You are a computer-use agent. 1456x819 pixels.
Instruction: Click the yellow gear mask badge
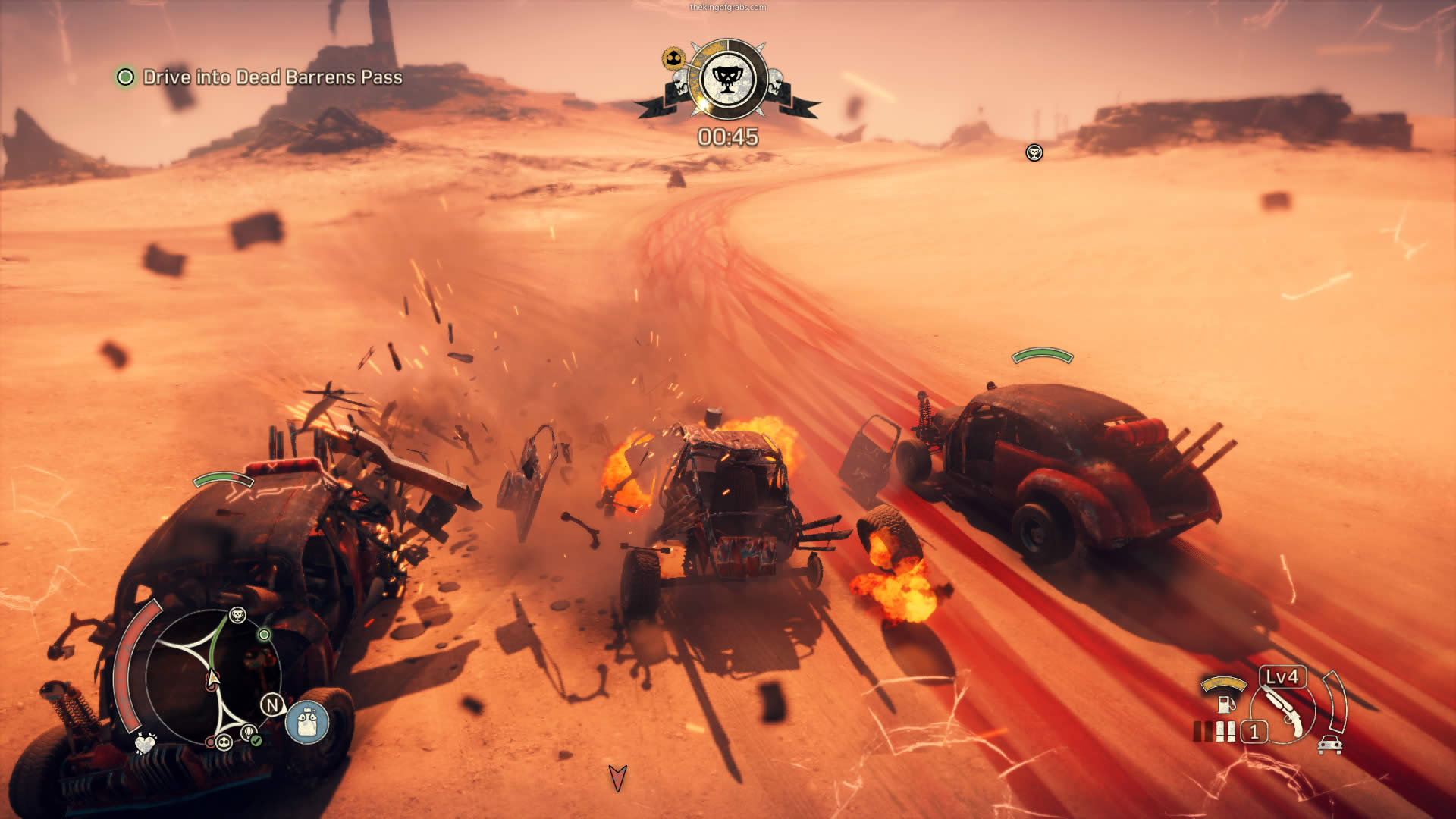[x=673, y=58]
